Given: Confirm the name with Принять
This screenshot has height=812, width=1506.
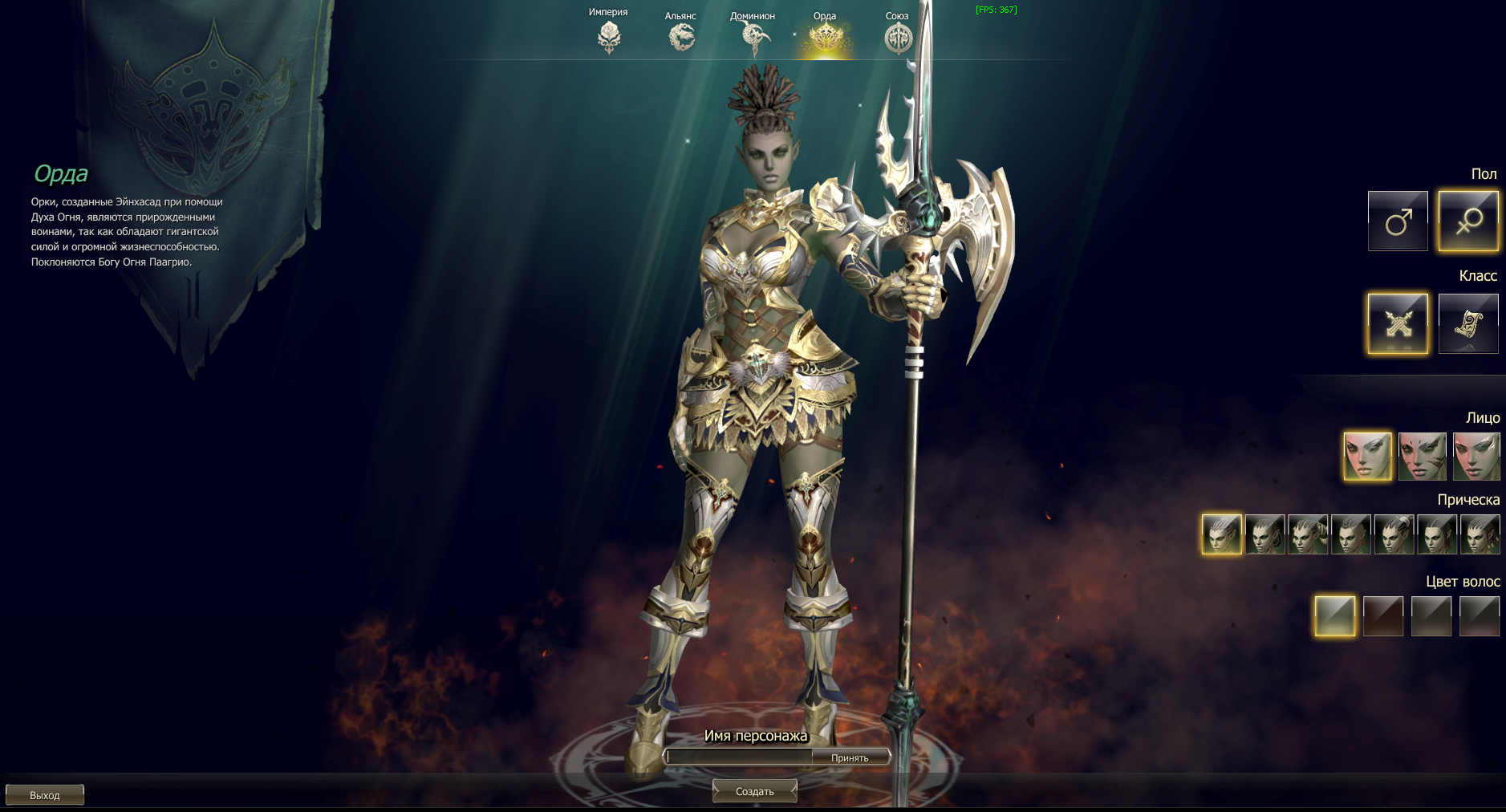Looking at the screenshot, I should [850, 757].
